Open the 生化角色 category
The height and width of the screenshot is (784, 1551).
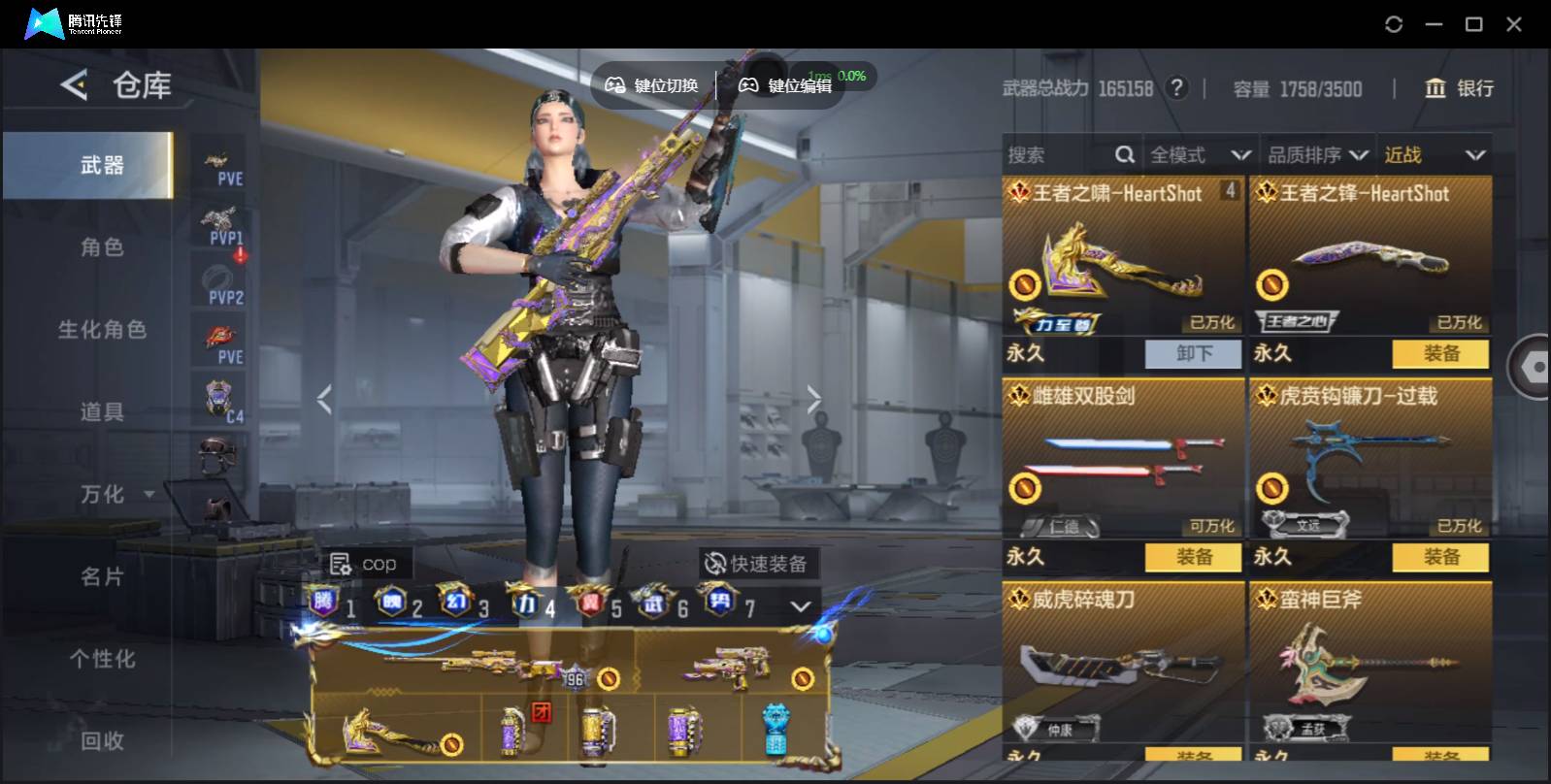click(x=102, y=330)
